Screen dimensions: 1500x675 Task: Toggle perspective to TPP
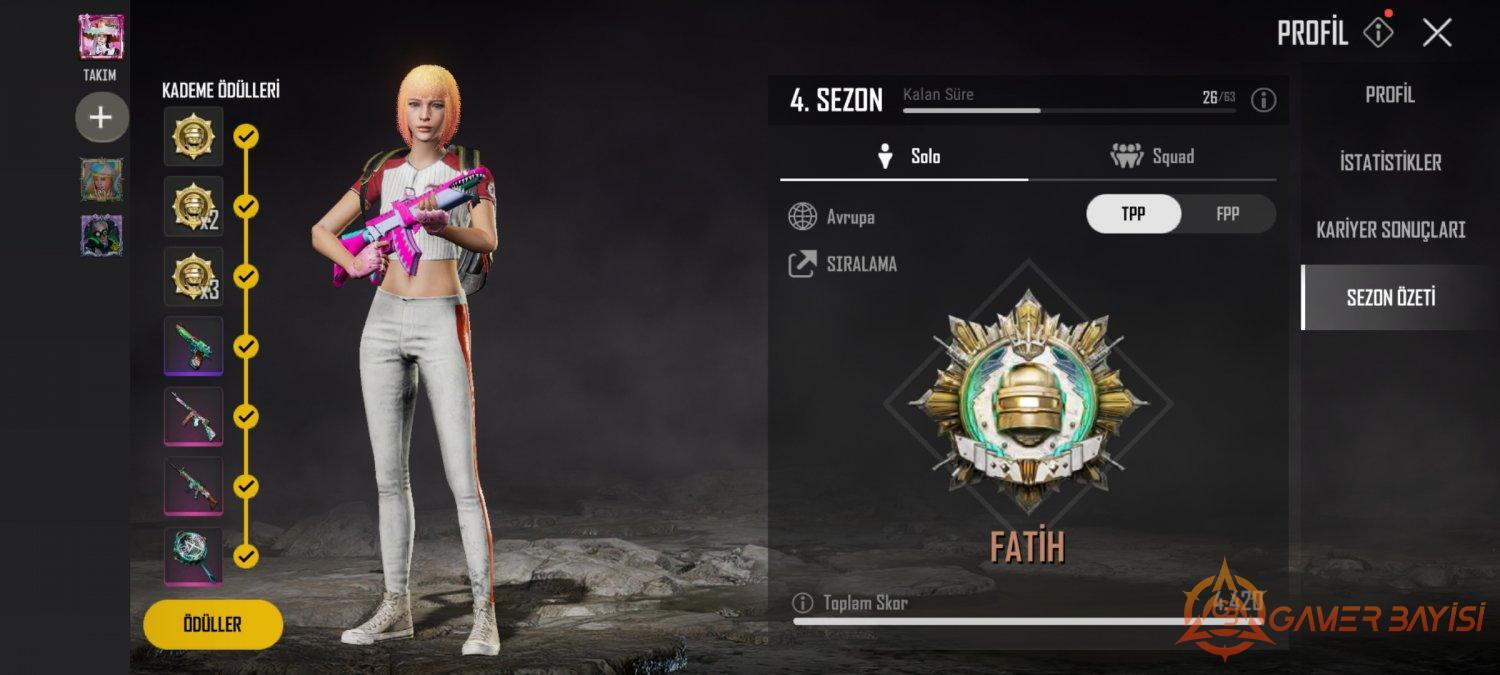click(1133, 214)
